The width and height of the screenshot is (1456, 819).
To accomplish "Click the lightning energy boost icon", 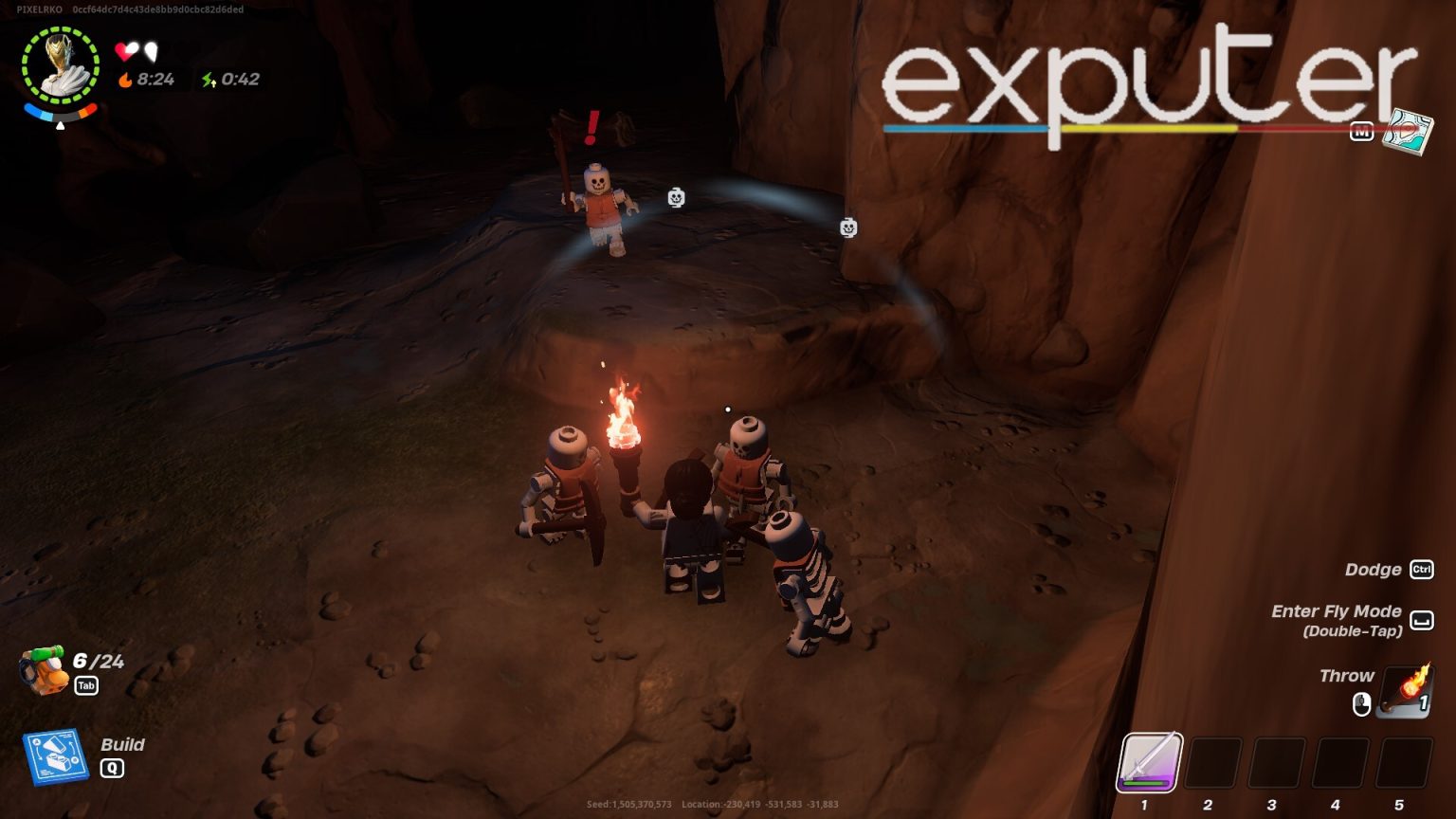I will click(x=208, y=80).
